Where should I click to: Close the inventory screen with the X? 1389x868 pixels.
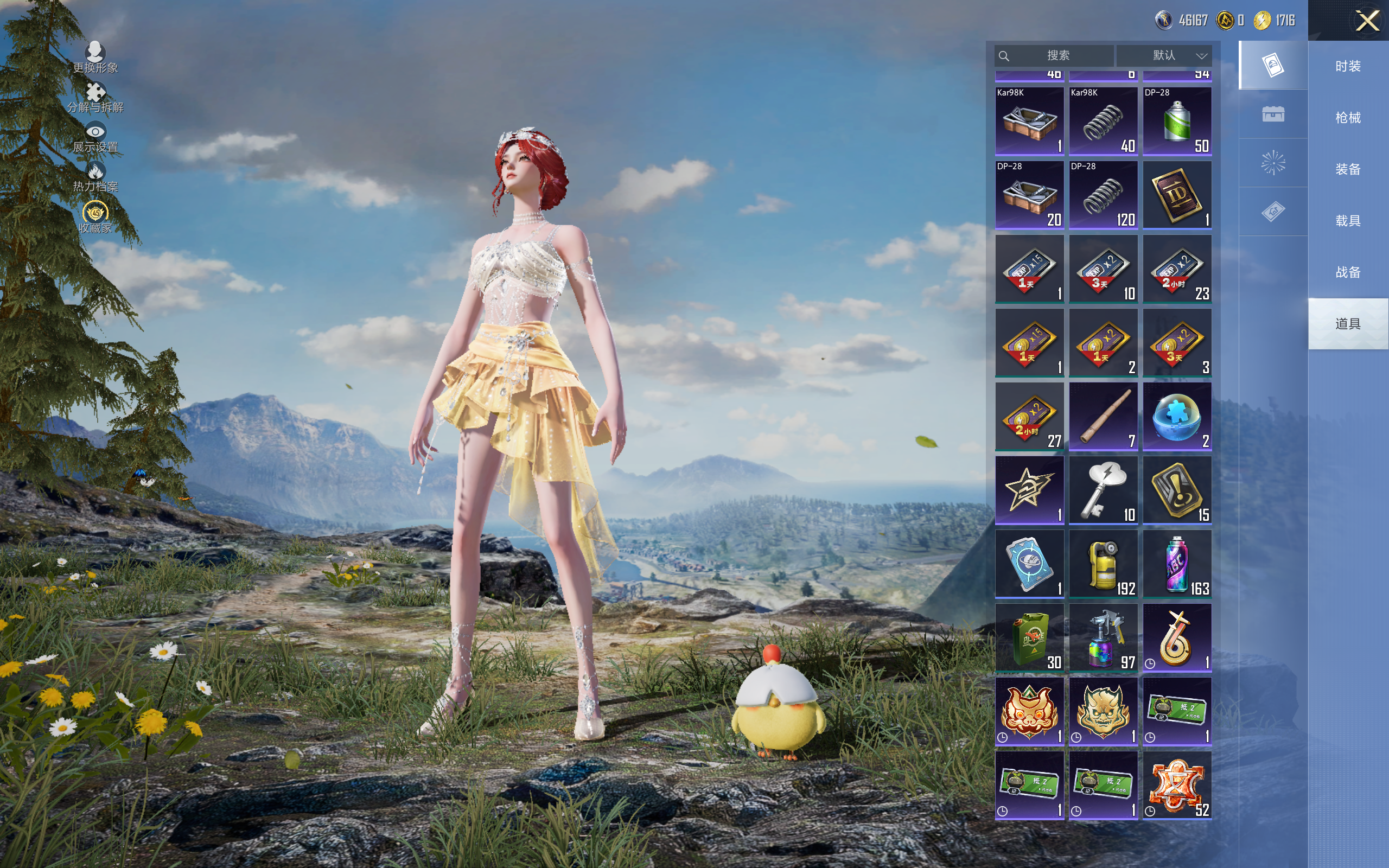[x=1367, y=21]
